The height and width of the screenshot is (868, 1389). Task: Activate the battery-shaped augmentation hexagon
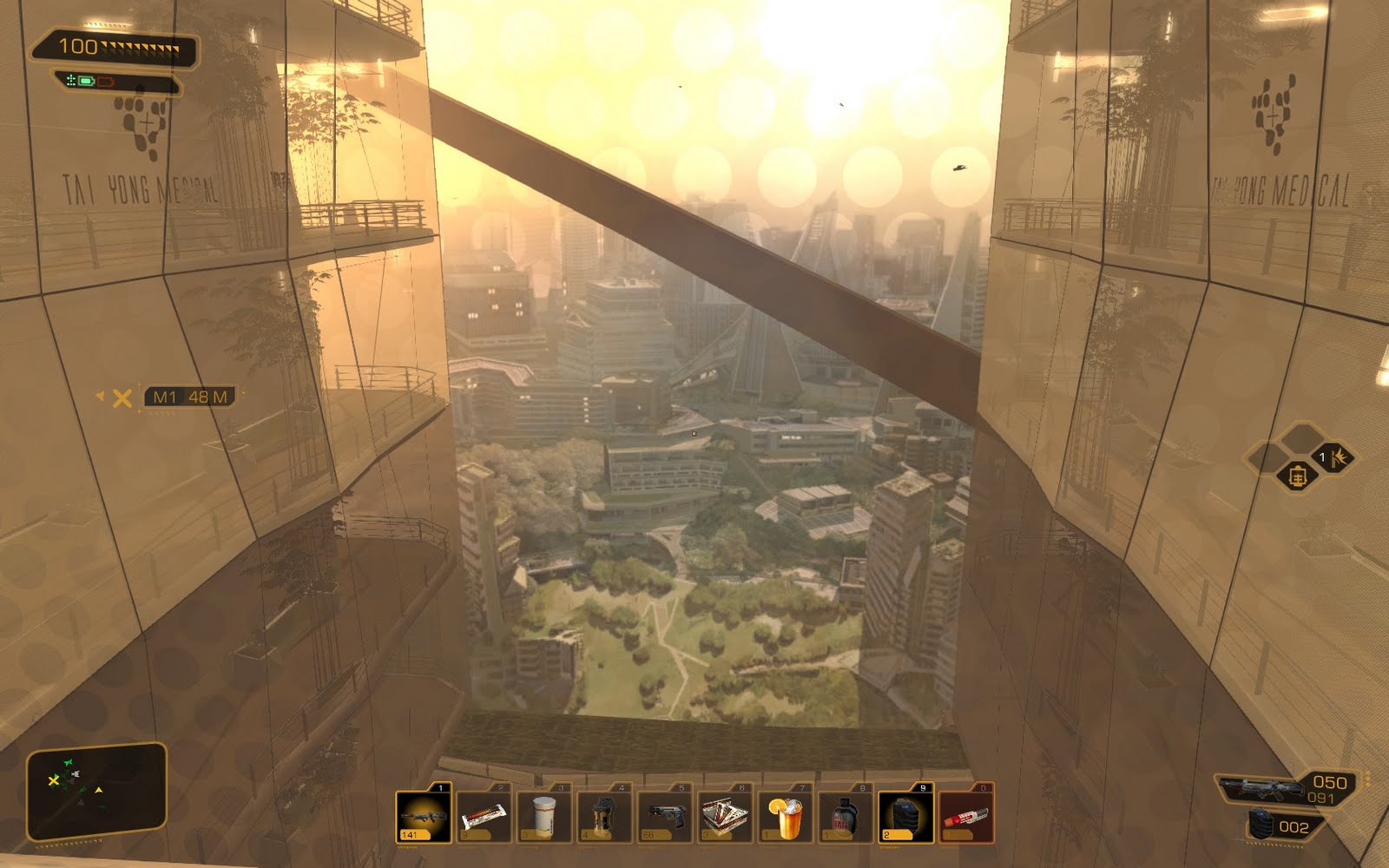tap(1297, 477)
